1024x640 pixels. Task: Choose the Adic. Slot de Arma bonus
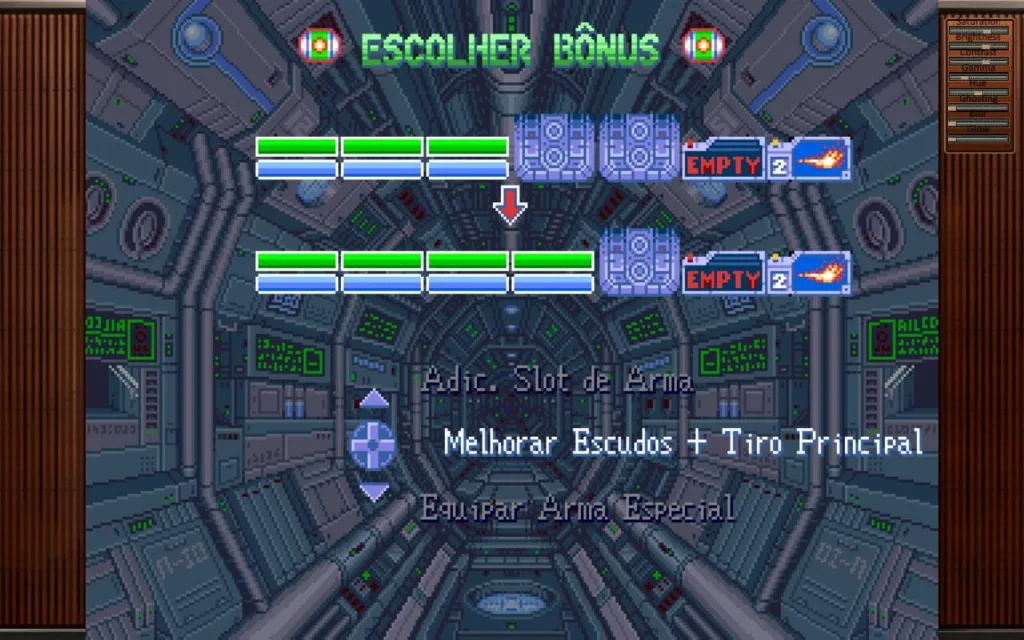tap(556, 381)
